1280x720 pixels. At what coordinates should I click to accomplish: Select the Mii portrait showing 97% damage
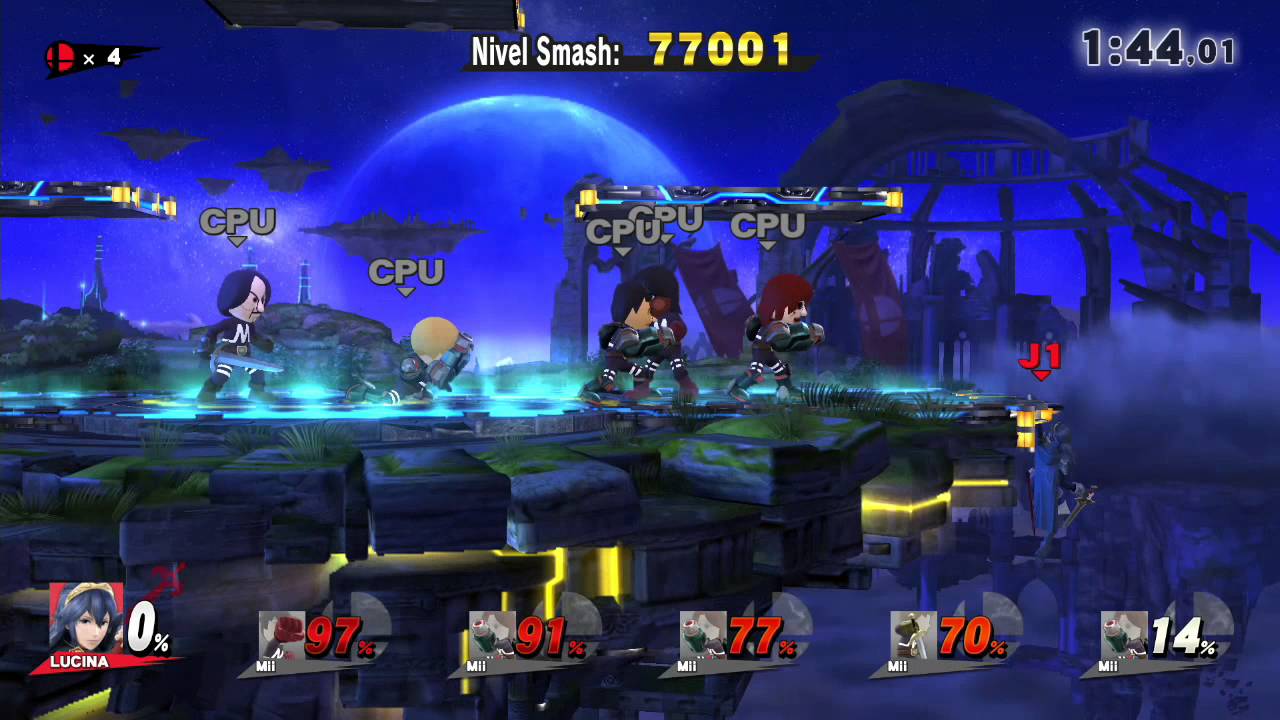[281, 635]
